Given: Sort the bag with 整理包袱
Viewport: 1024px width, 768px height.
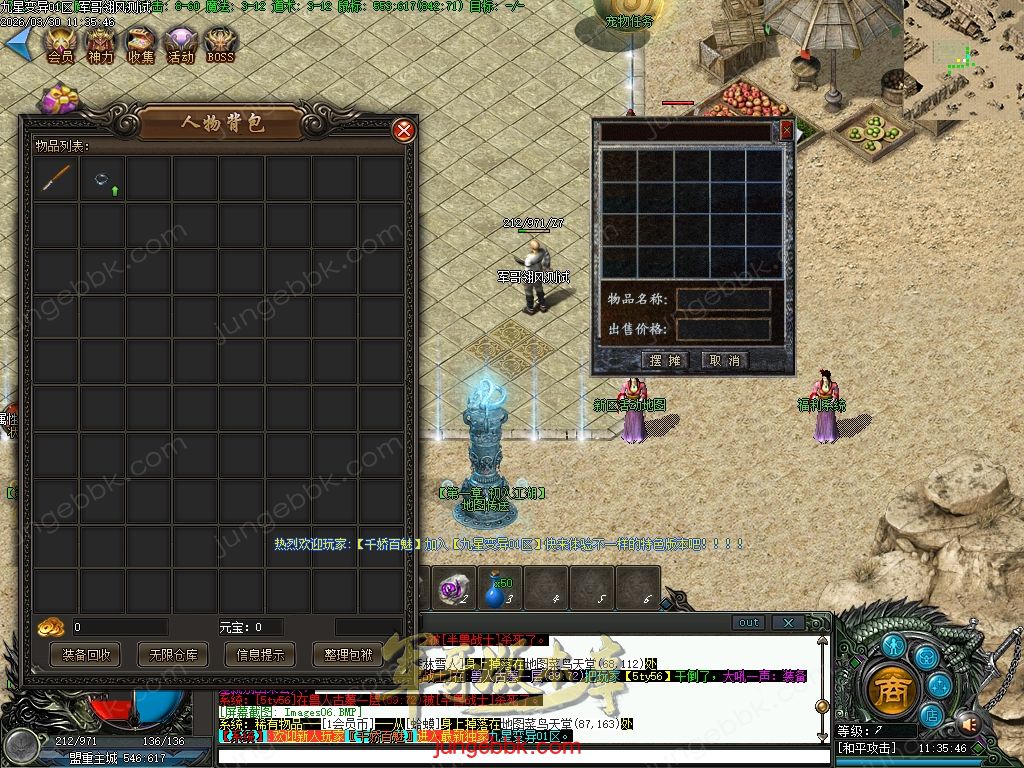Looking at the screenshot, I should [x=348, y=655].
